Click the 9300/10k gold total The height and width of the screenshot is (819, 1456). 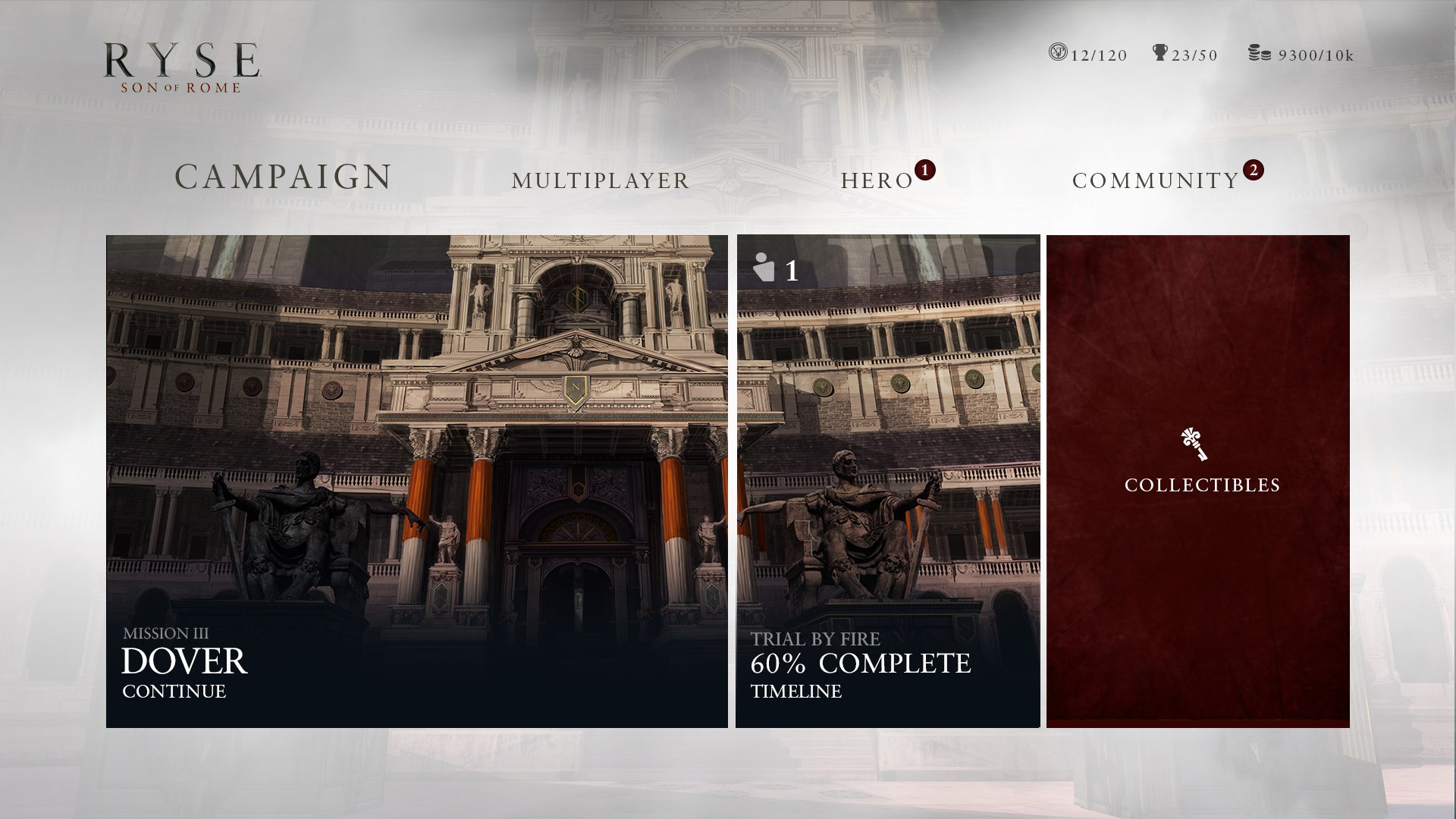coord(1316,54)
